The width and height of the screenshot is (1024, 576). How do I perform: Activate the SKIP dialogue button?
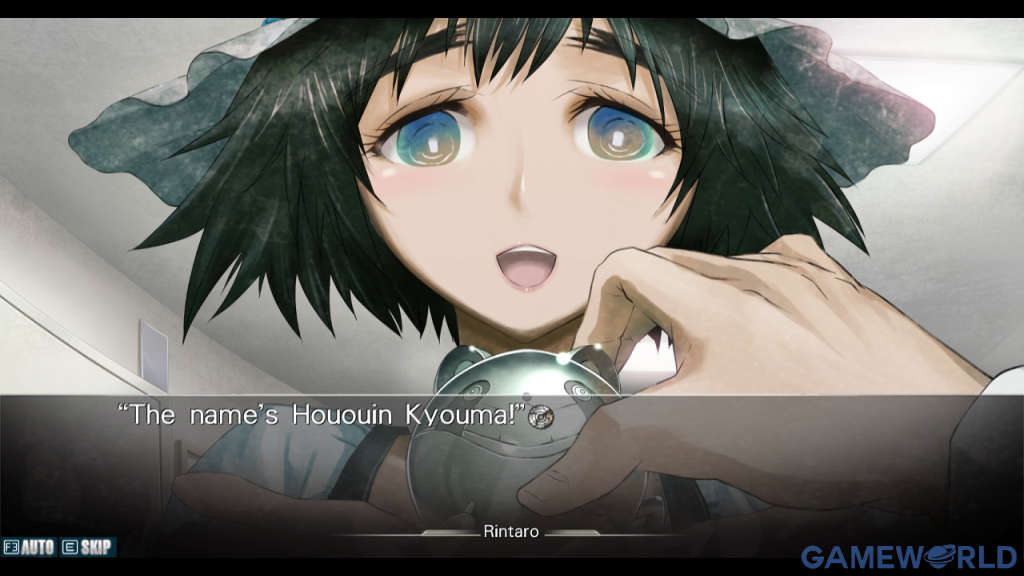88,547
